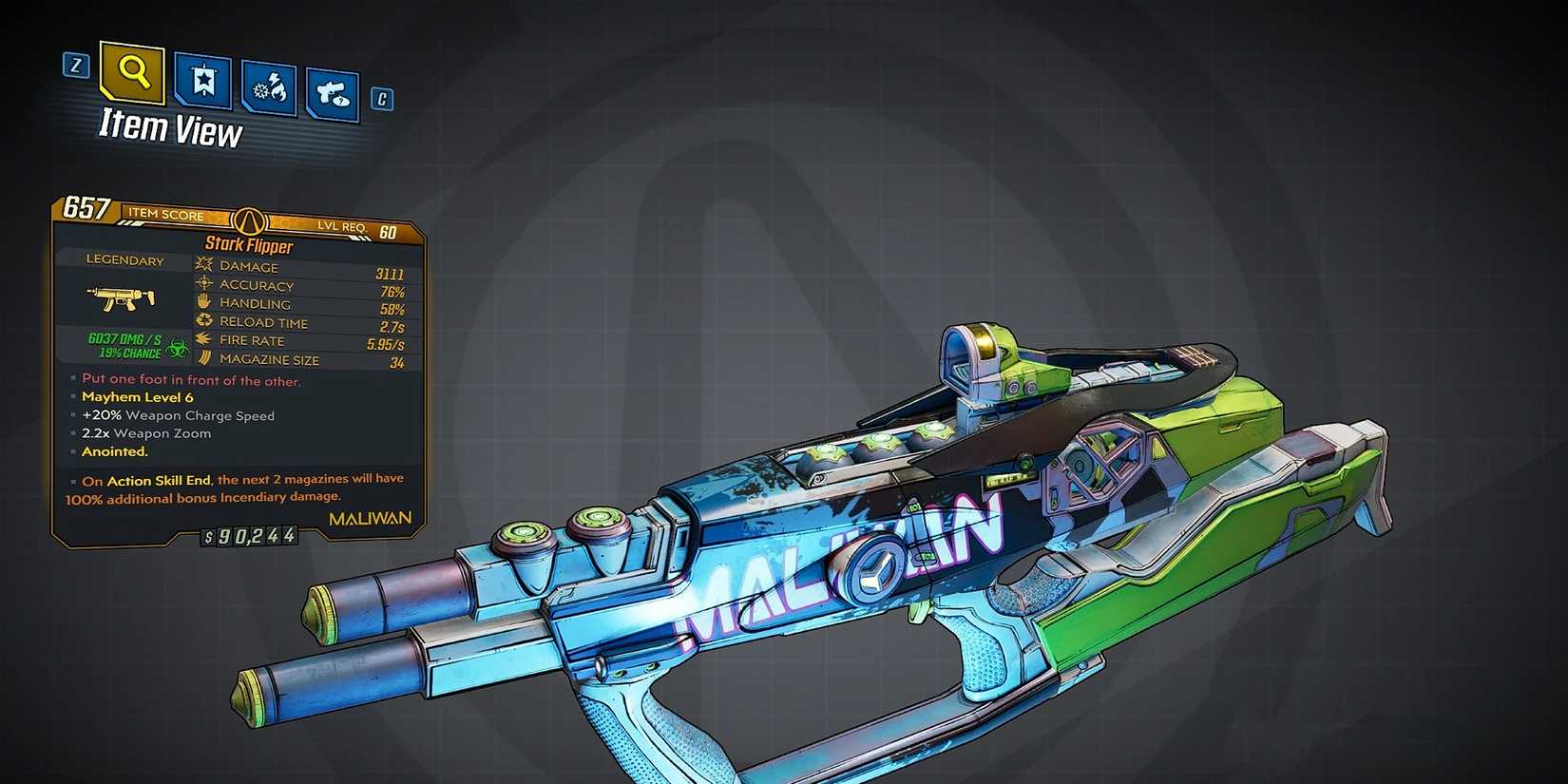Click the Vault symbol on the item score banner
The width and height of the screenshot is (1568, 784).
pos(249,220)
